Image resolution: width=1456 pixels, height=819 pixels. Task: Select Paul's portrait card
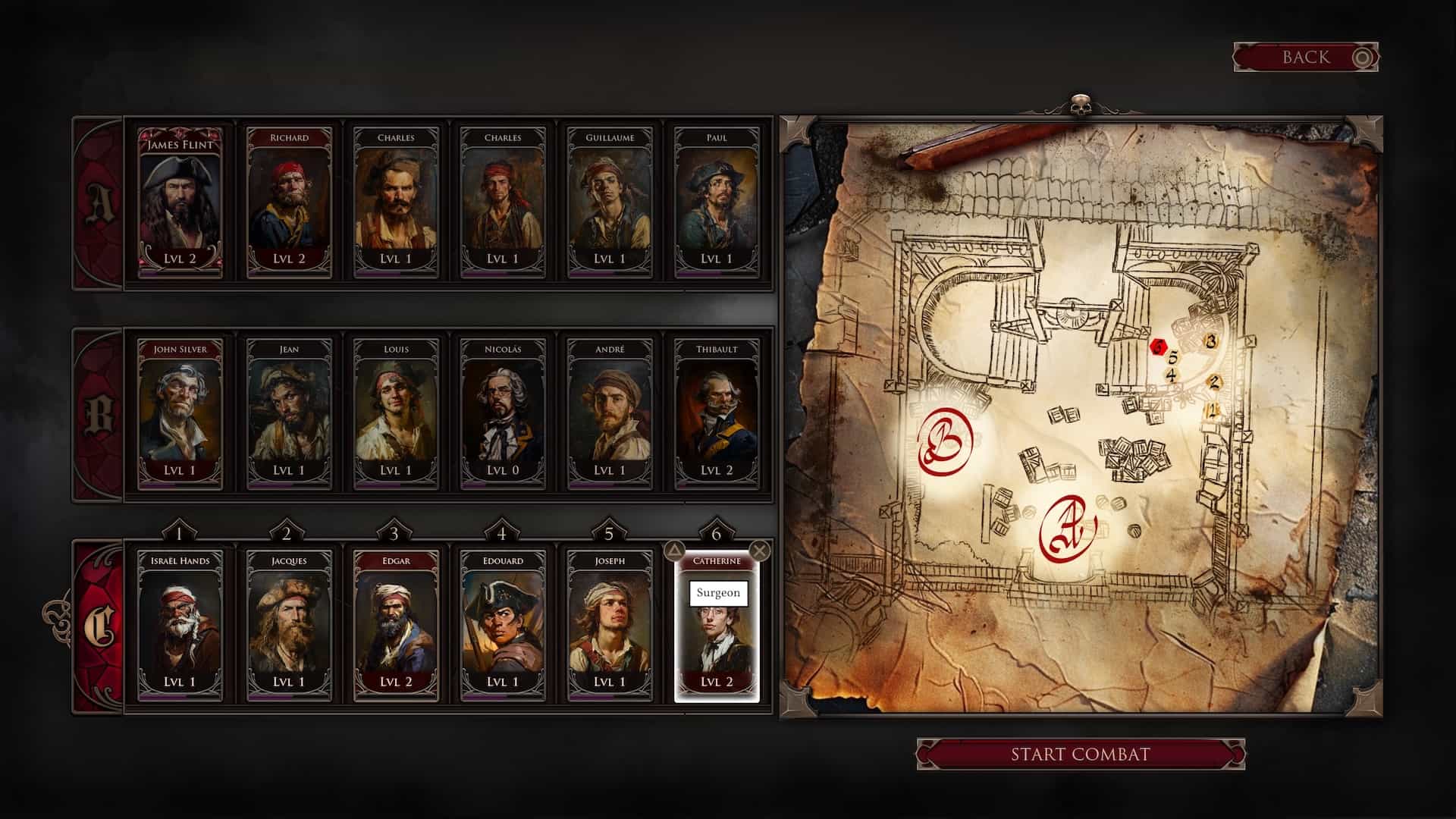(717, 202)
